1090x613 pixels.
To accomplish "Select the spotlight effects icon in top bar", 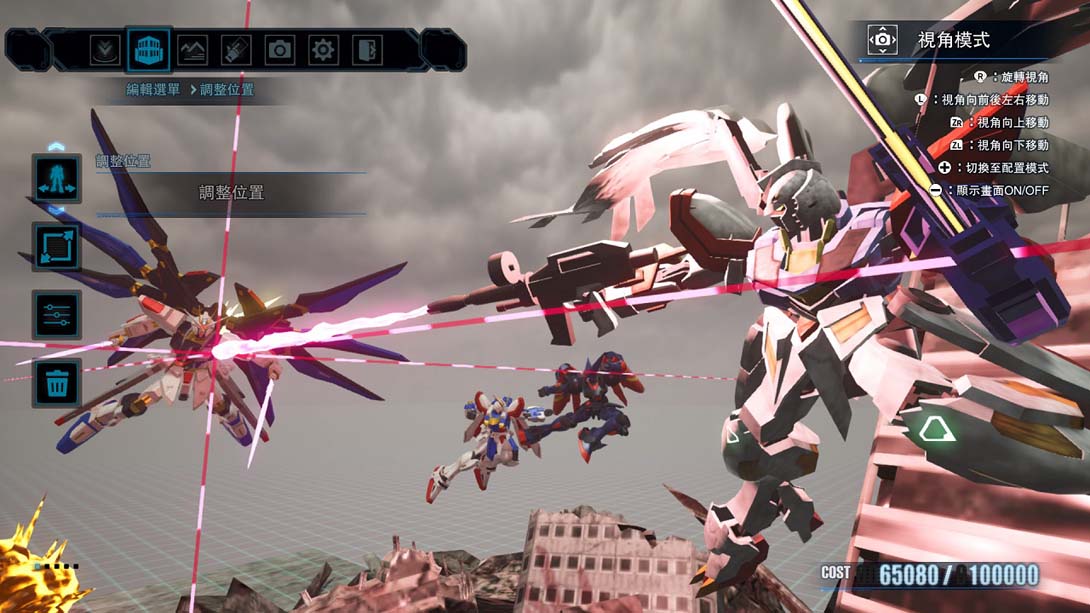I will 236,49.
